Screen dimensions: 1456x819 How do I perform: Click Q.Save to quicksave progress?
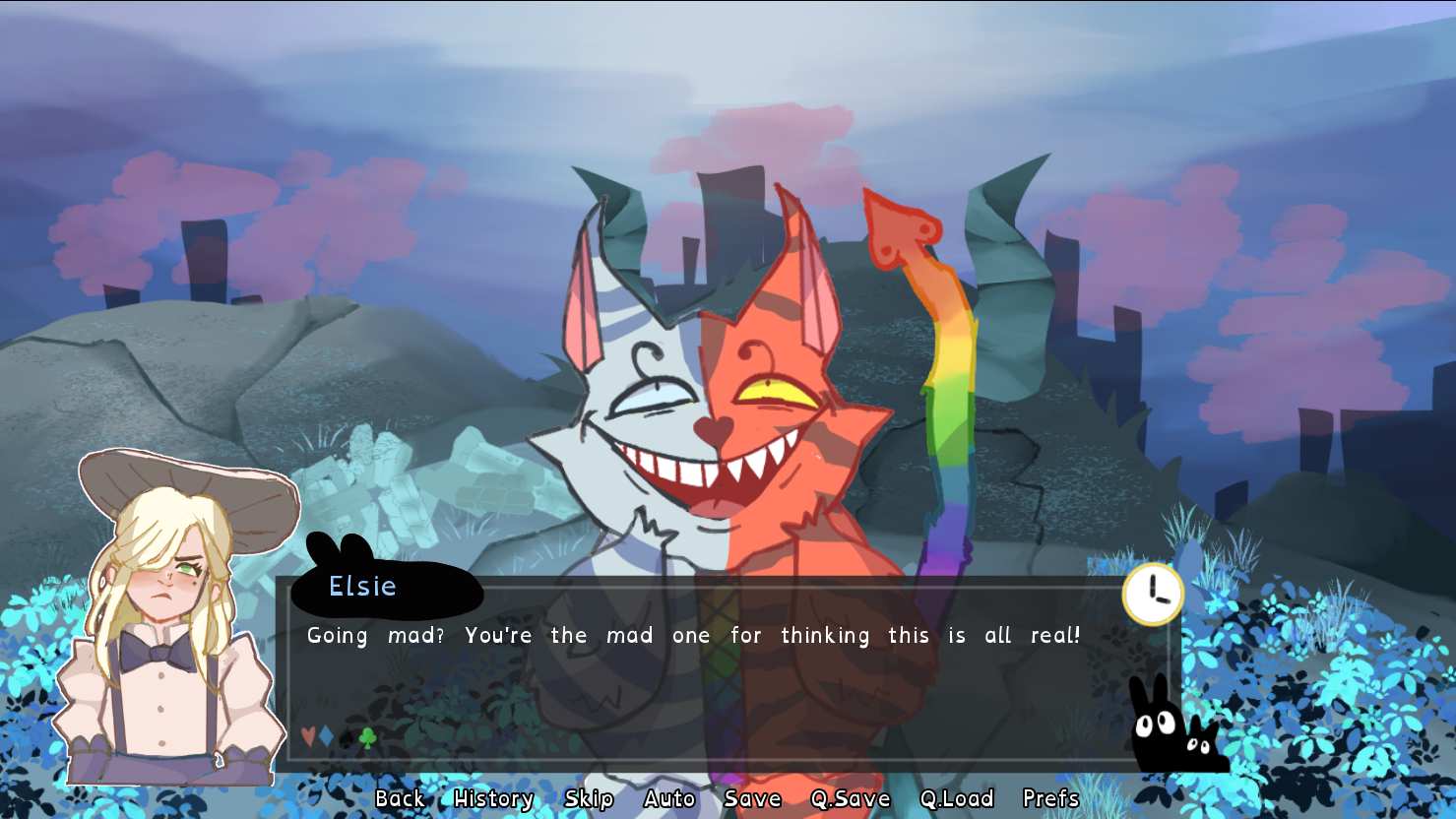[x=850, y=798]
